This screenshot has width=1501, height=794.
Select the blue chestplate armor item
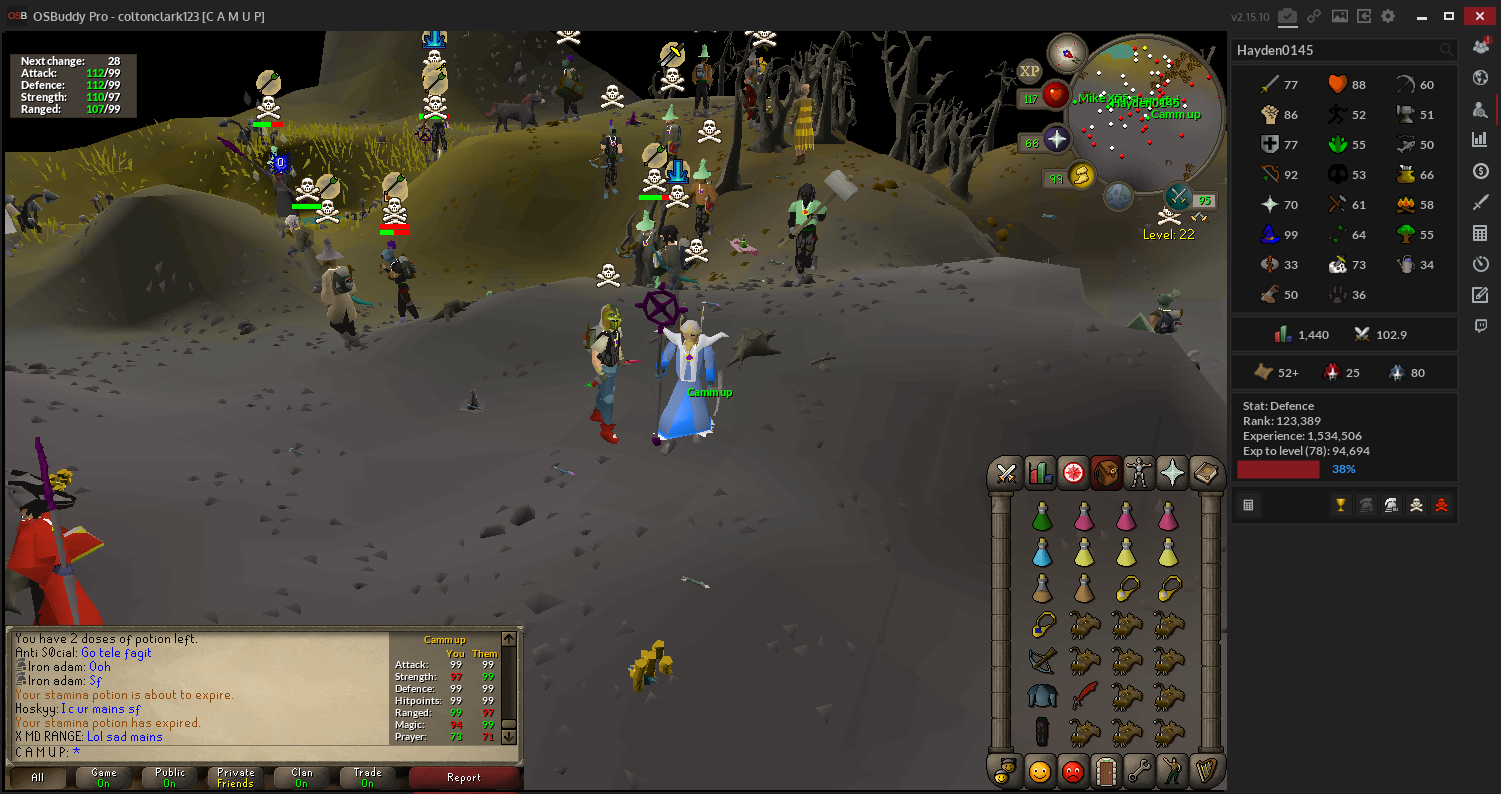pos(1041,695)
